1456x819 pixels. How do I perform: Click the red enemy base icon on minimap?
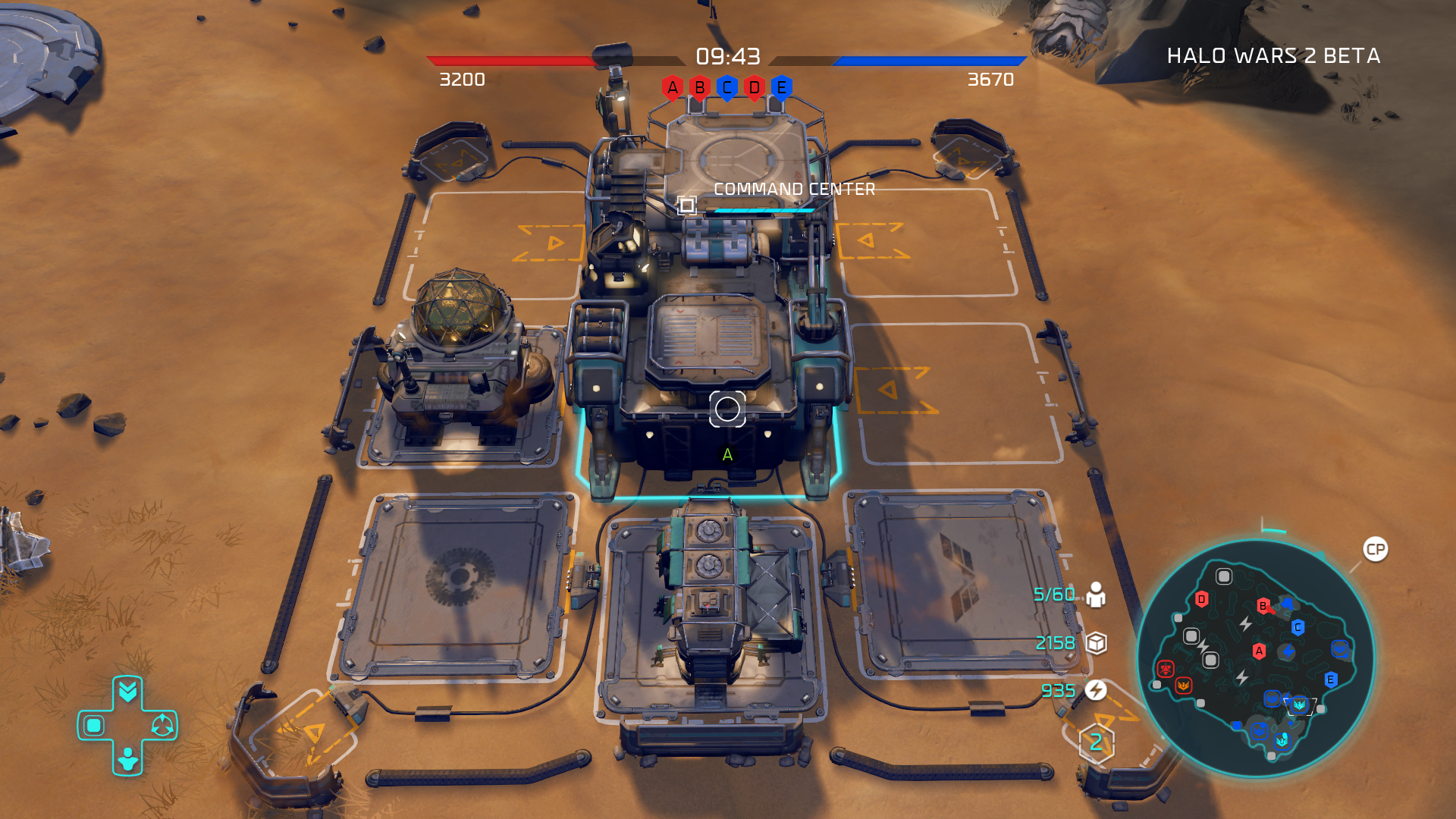point(1166,668)
